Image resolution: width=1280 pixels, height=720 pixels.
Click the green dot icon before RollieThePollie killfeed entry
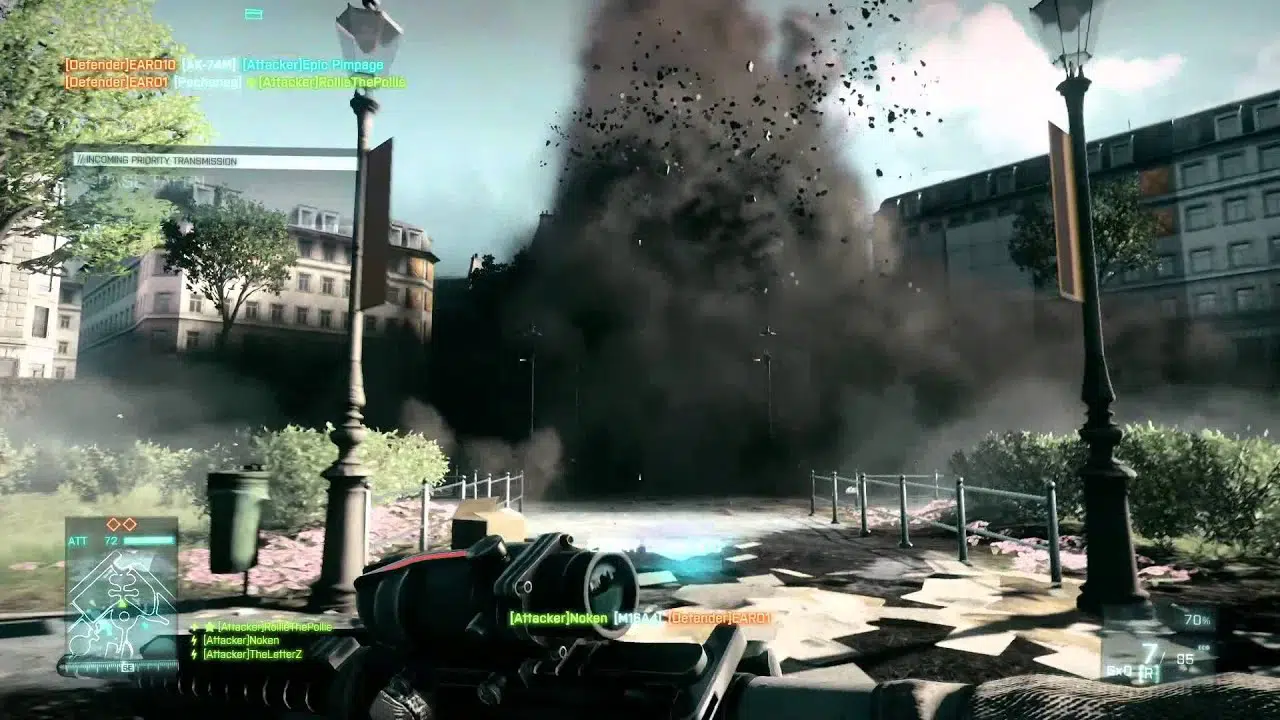coord(251,82)
